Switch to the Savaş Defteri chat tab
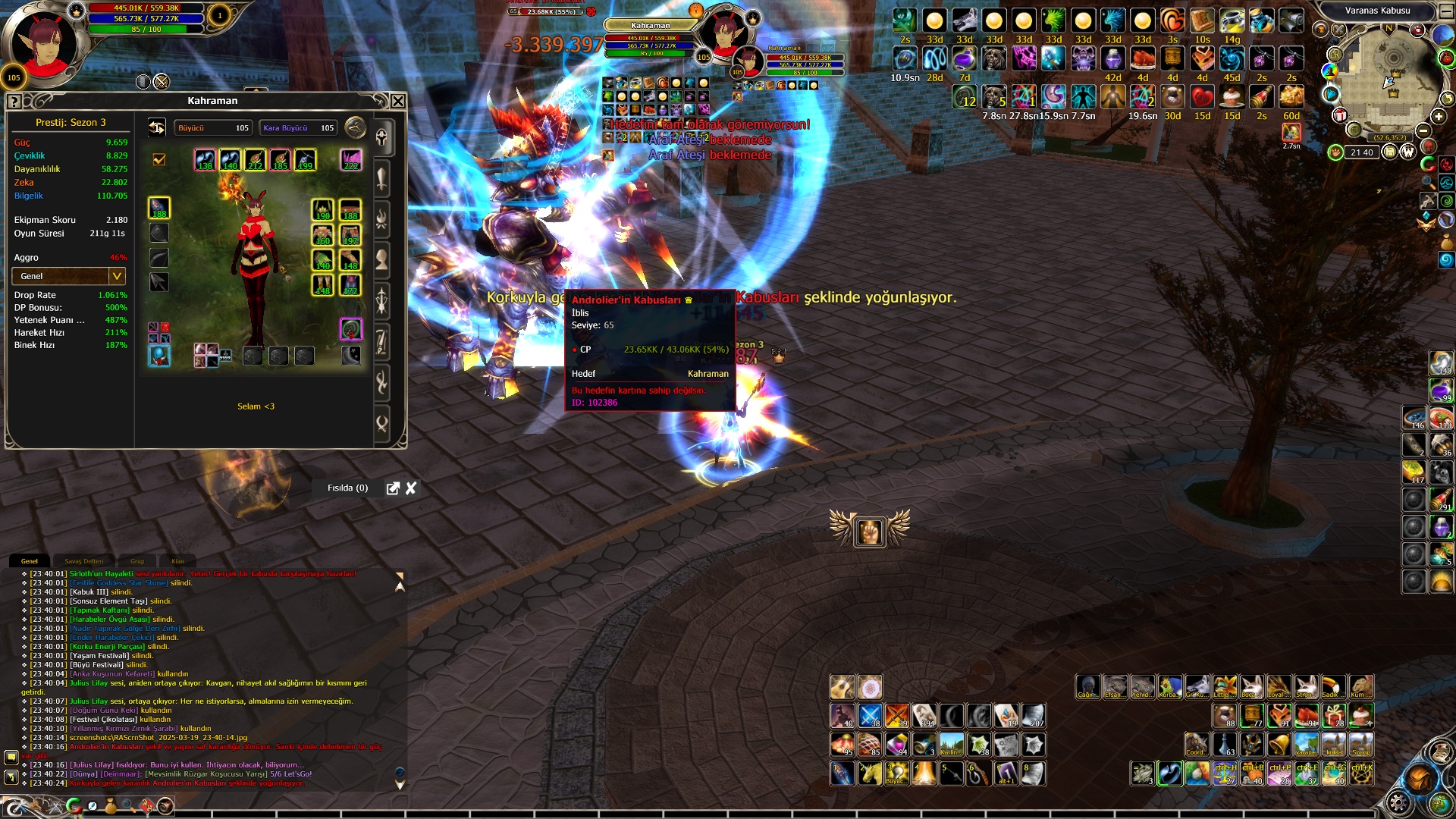 (x=83, y=561)
